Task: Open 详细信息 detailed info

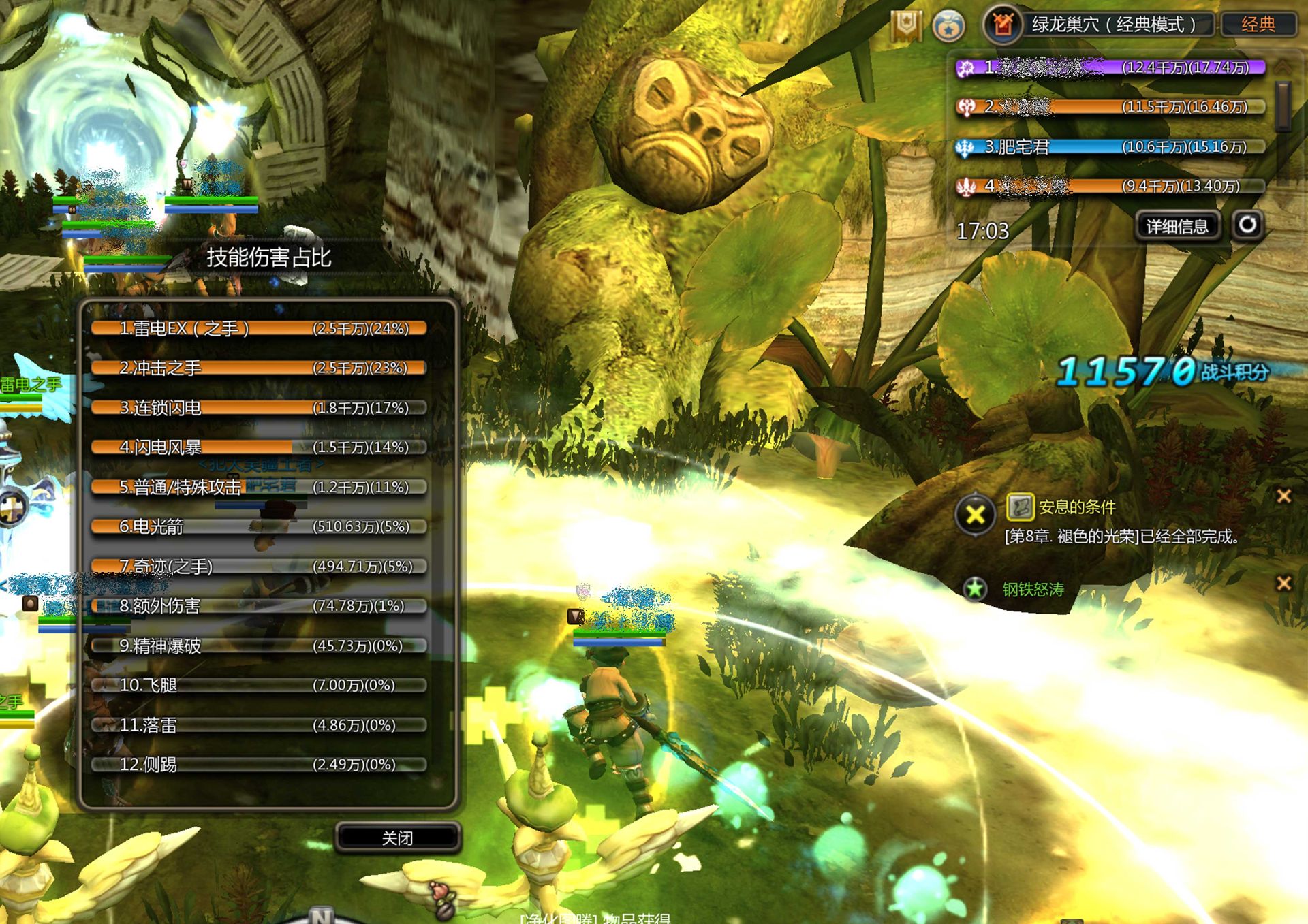Action: click(1177, 226)
